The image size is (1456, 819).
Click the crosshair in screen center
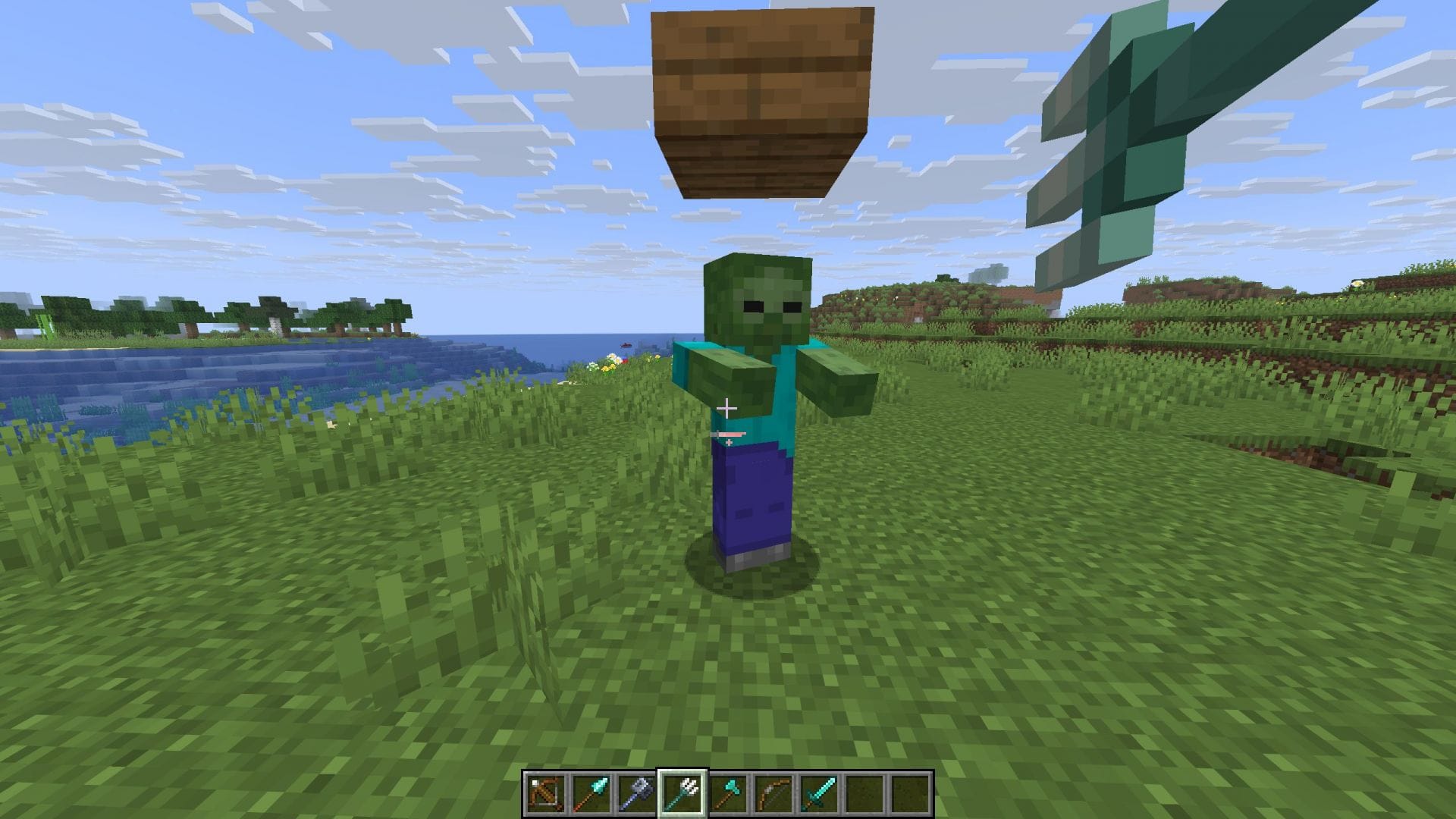728,407
